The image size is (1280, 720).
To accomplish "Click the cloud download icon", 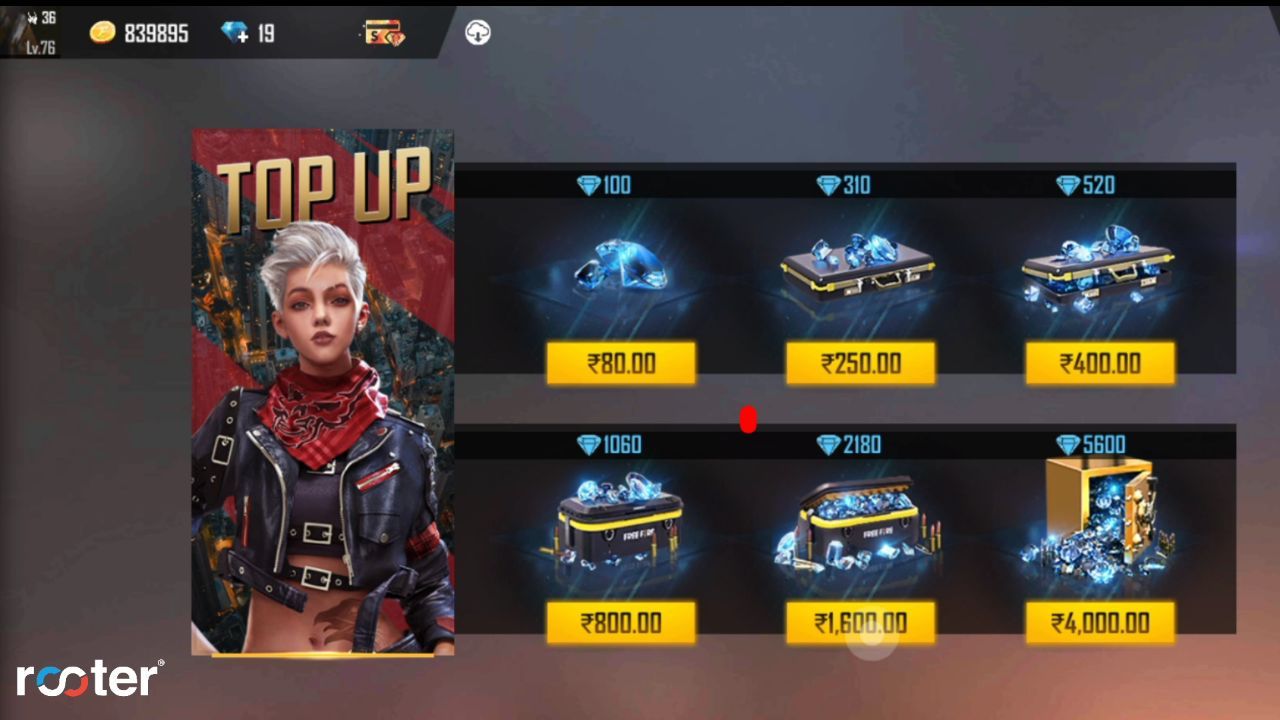I will click(478, 33).
